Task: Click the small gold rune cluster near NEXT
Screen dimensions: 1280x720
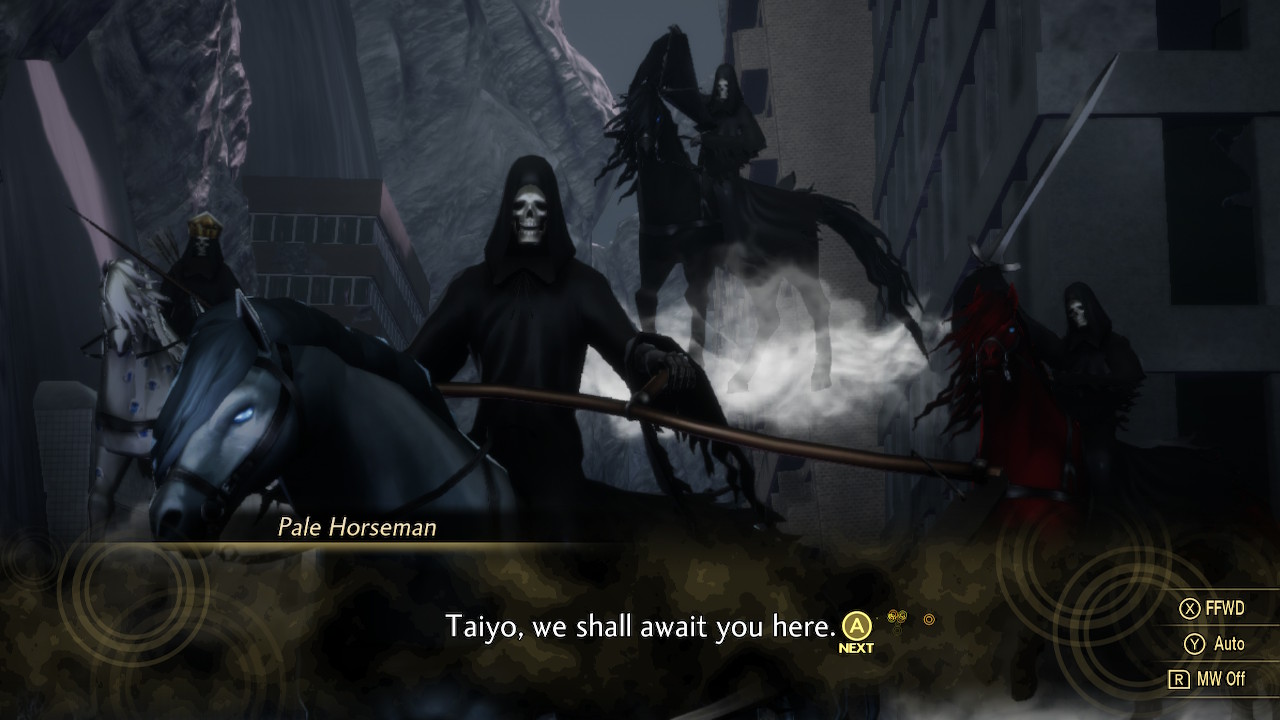Action: pyautogui.click(x=897, y=616)
